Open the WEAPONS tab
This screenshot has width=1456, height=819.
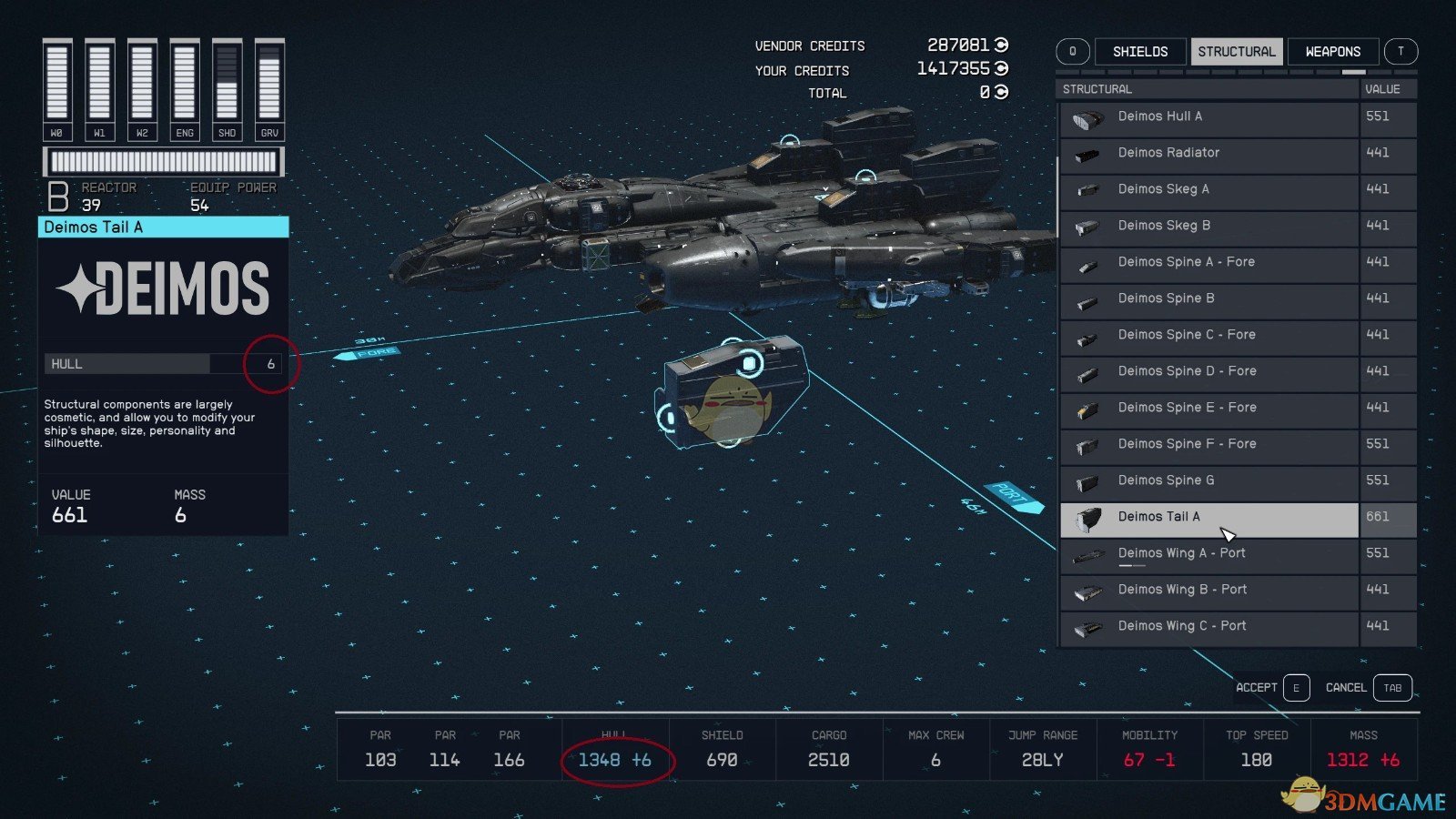(1332, 51)
